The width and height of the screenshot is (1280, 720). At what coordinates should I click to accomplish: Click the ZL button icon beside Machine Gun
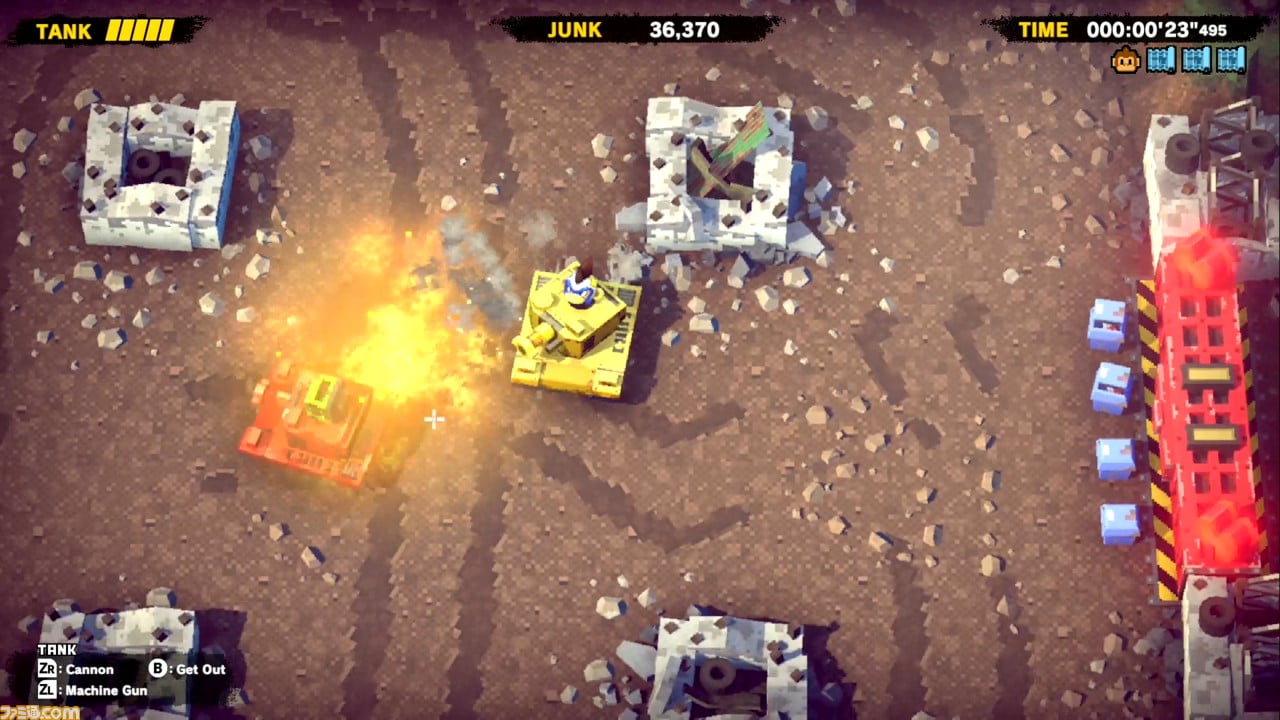48,690
